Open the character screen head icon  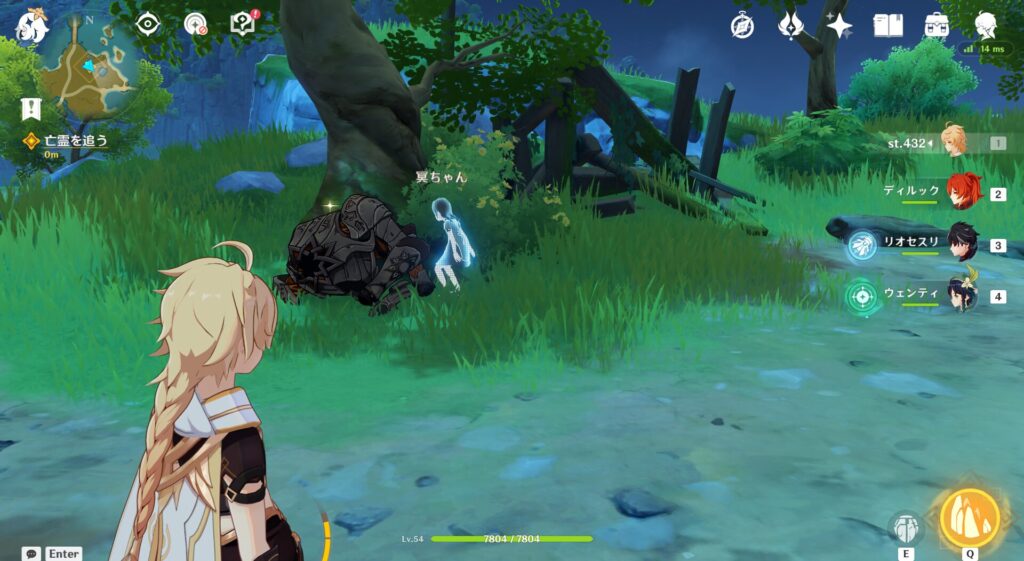(x=986, y=26)
